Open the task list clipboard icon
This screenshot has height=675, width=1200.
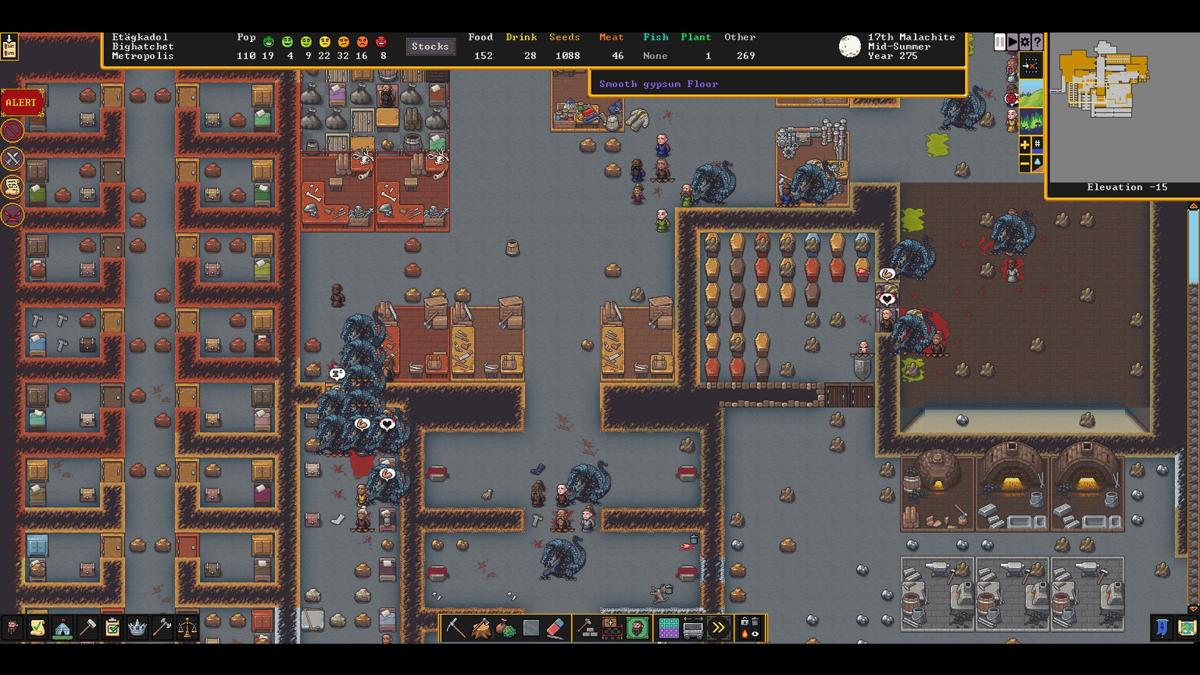(x=112, y=627)
